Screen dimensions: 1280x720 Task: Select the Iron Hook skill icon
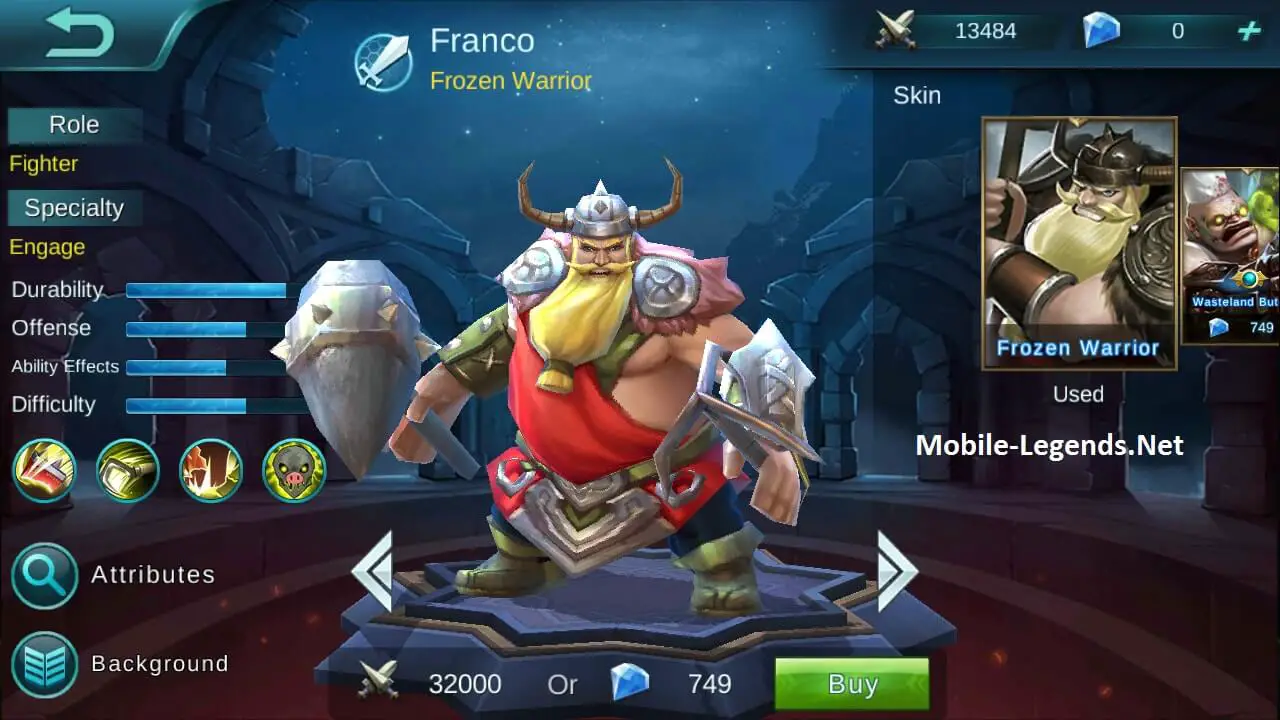tap(127, 470)
